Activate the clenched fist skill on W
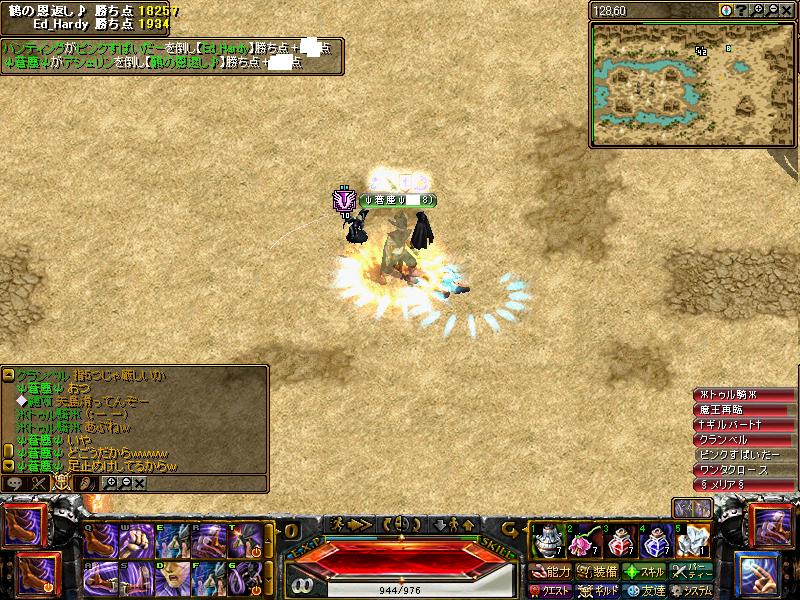The height and width of the screenshot is (600, 800). [134, 541]
